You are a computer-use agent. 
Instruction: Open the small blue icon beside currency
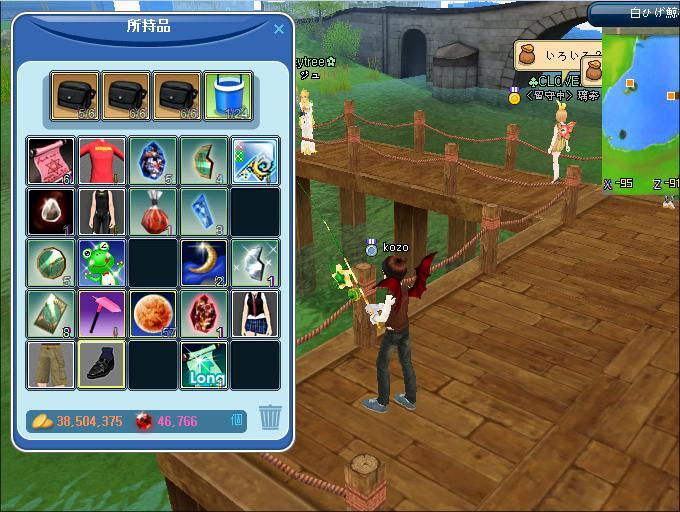point(237,420)
